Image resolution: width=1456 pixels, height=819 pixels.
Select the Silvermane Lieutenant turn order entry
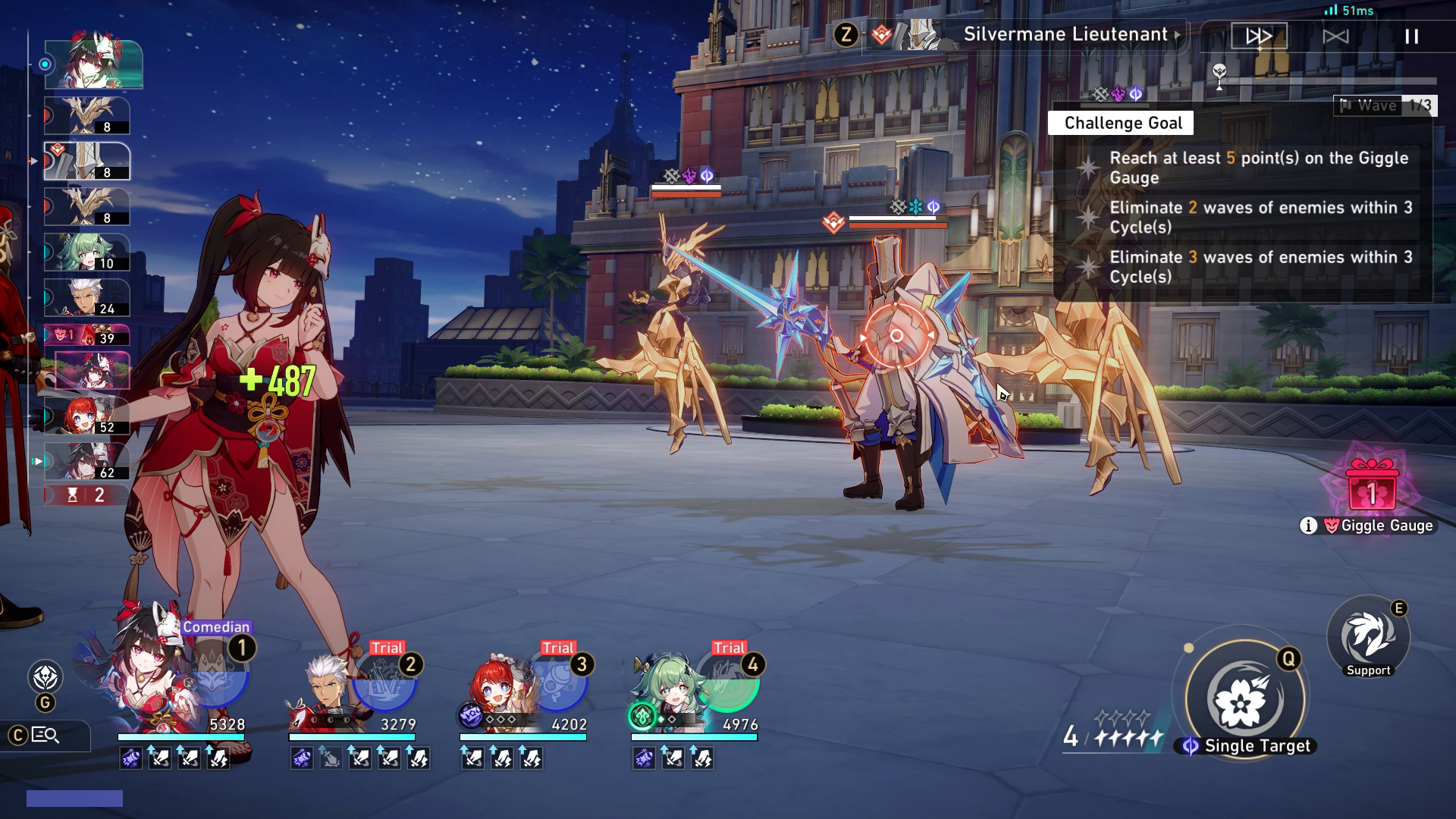tap(87, 162)
